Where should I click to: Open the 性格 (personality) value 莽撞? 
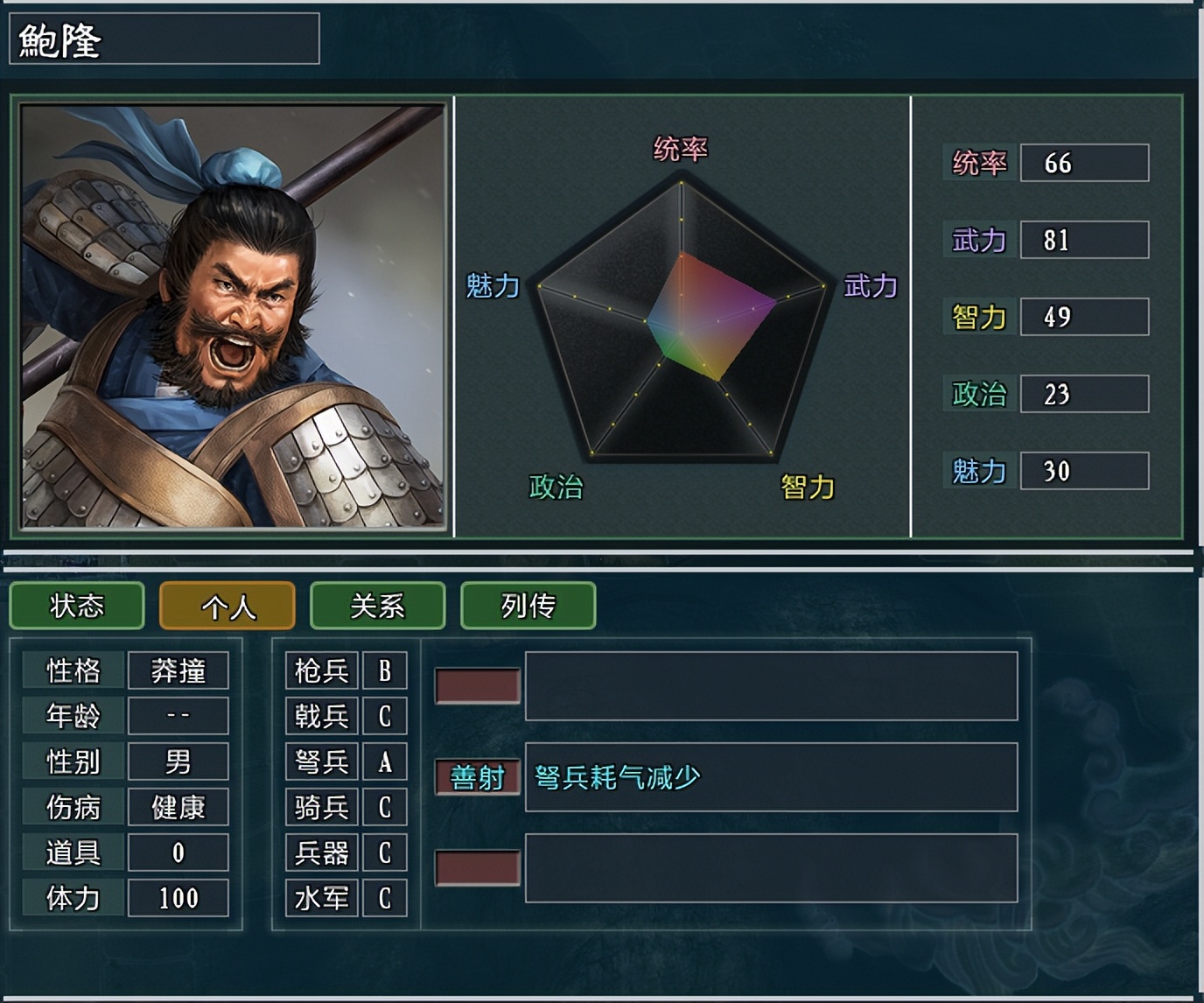click(x=178, y=670)
